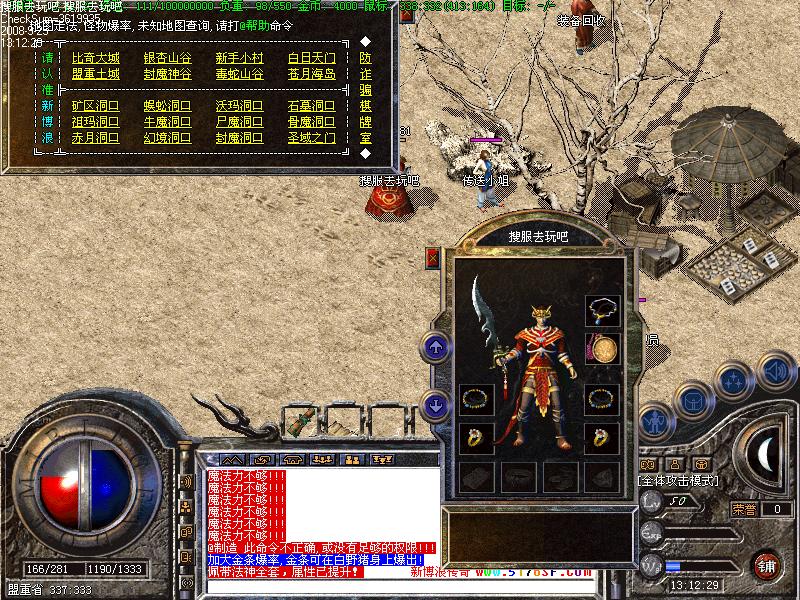Viewport: 800px width, 600px height.
Task: Travel to 盟重土城
Action: [x=95, y=74]
